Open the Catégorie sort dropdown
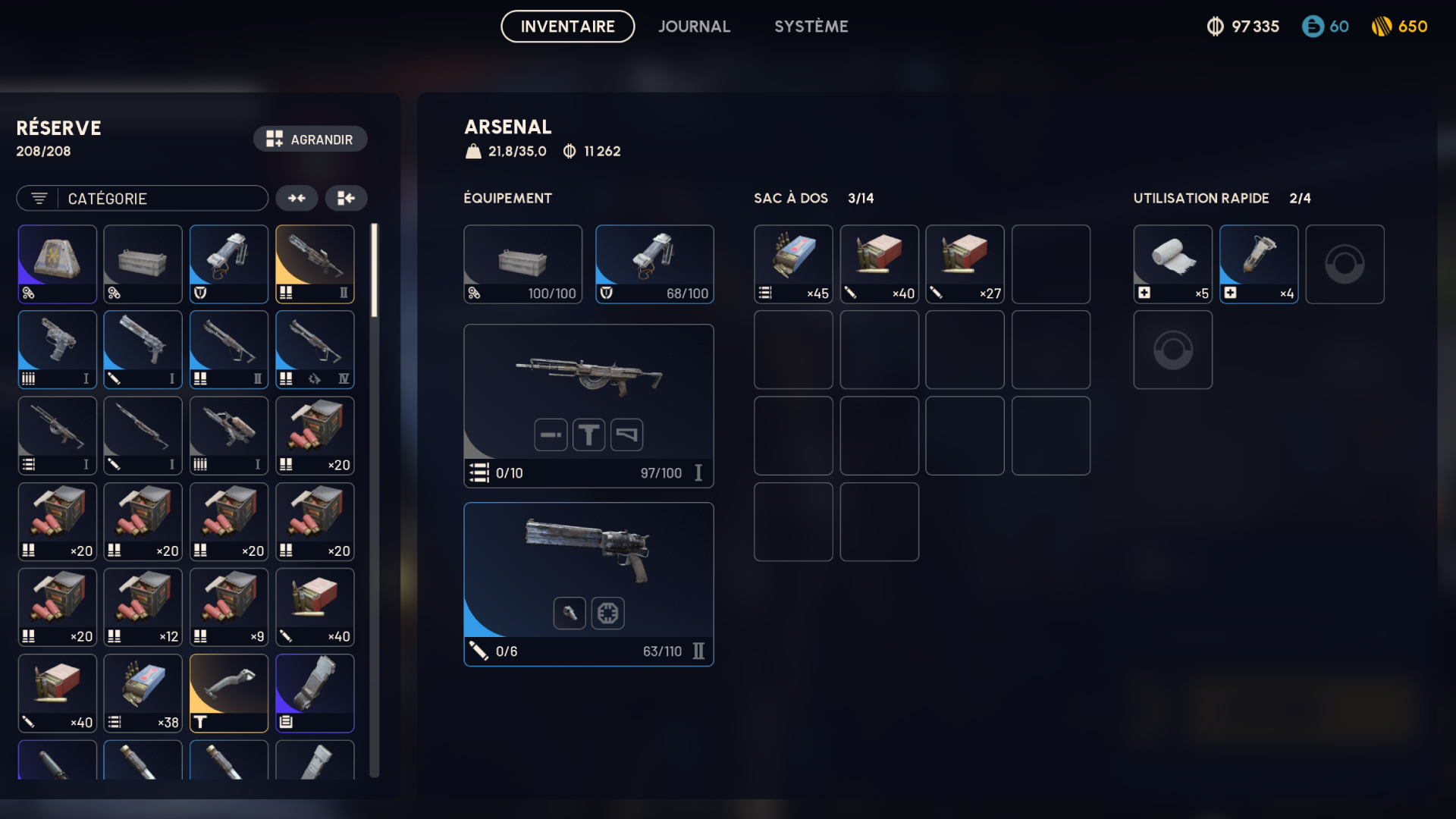The height and width of the screenshot is (819, 1456). (143, 199)
